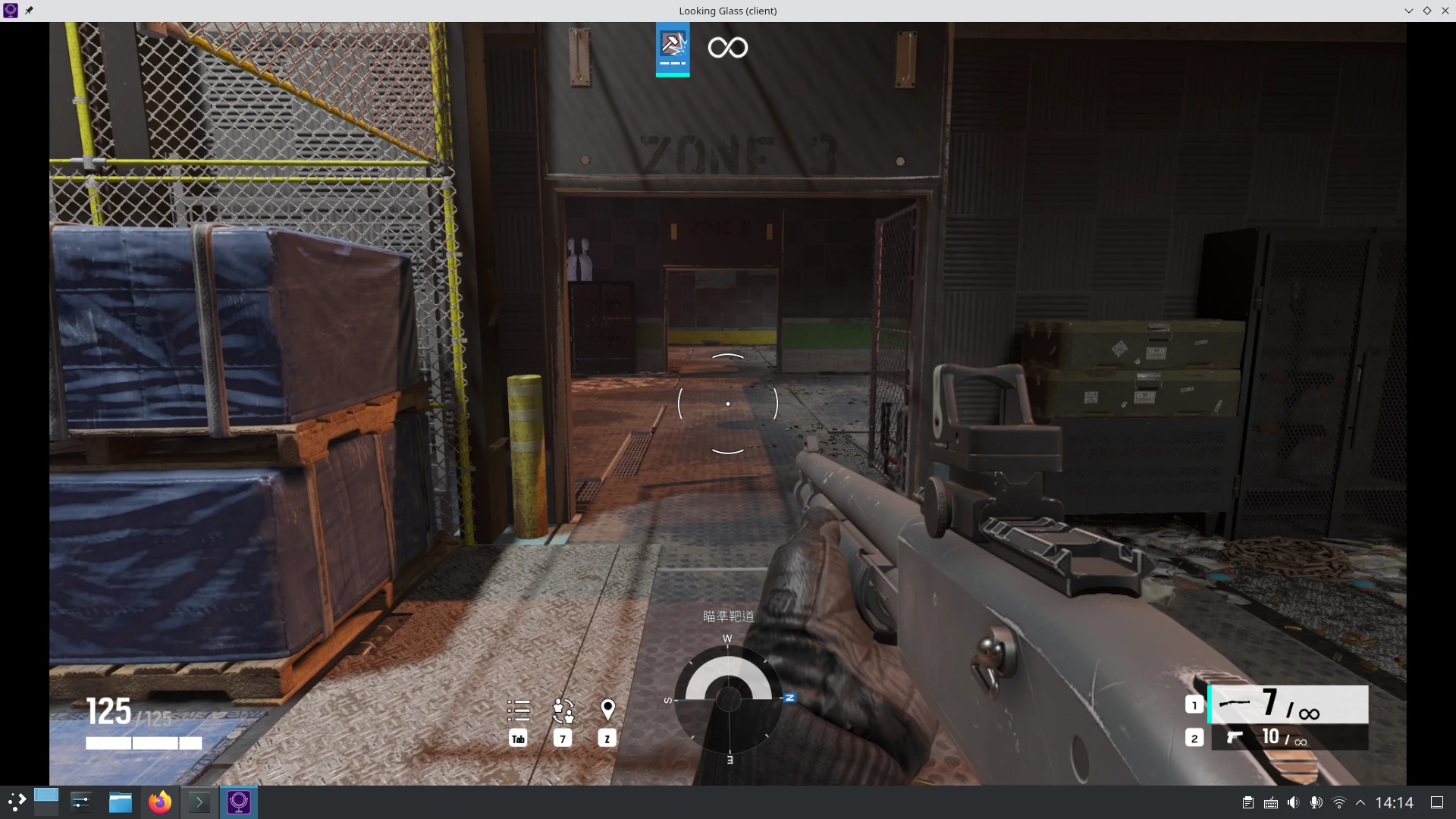Screen dimensions: 1456x819
Task: Open Firefox from the taskbar
Action: tap(160, 802)
